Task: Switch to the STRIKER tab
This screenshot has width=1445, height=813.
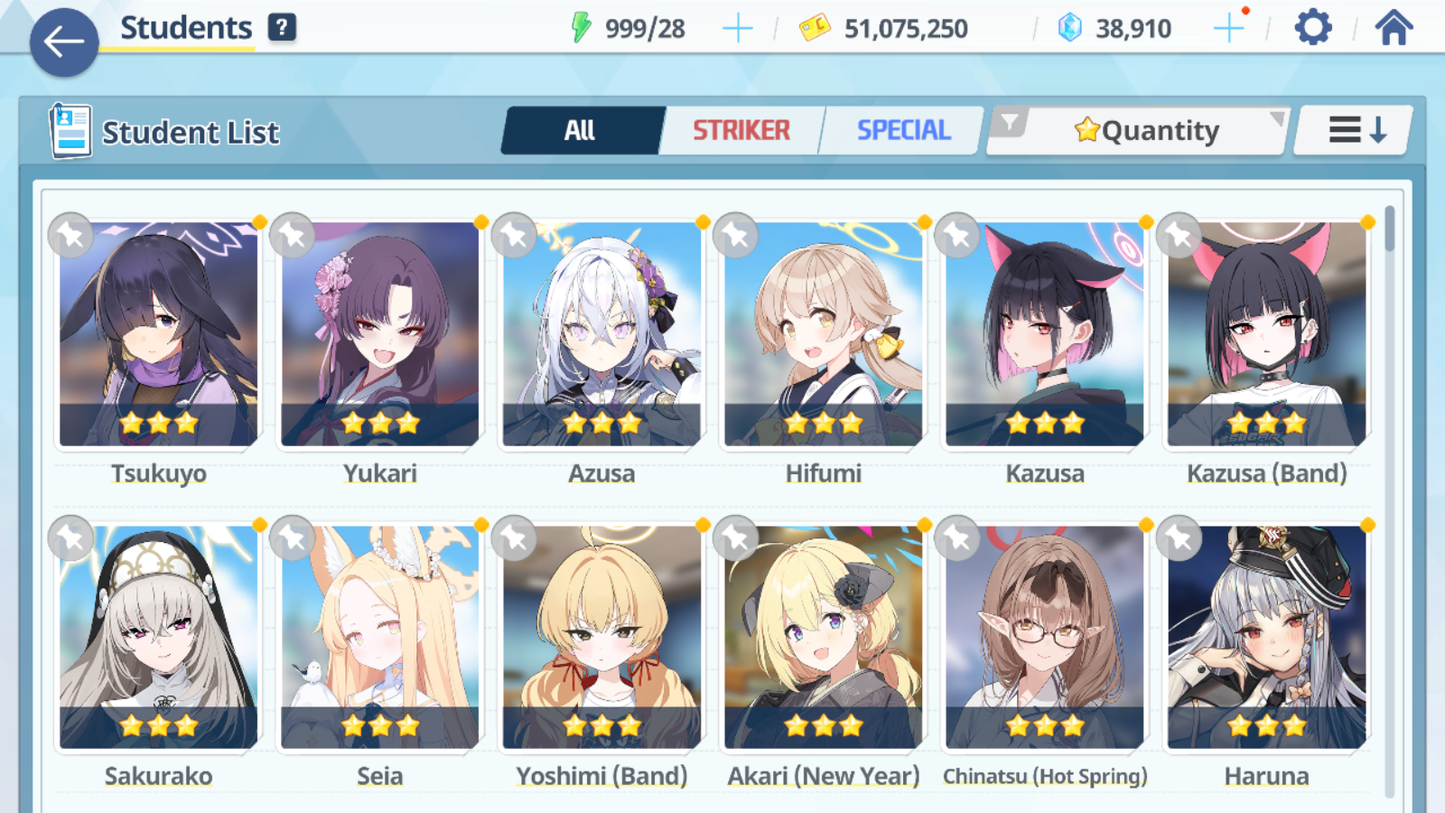Action: [741, 129]
